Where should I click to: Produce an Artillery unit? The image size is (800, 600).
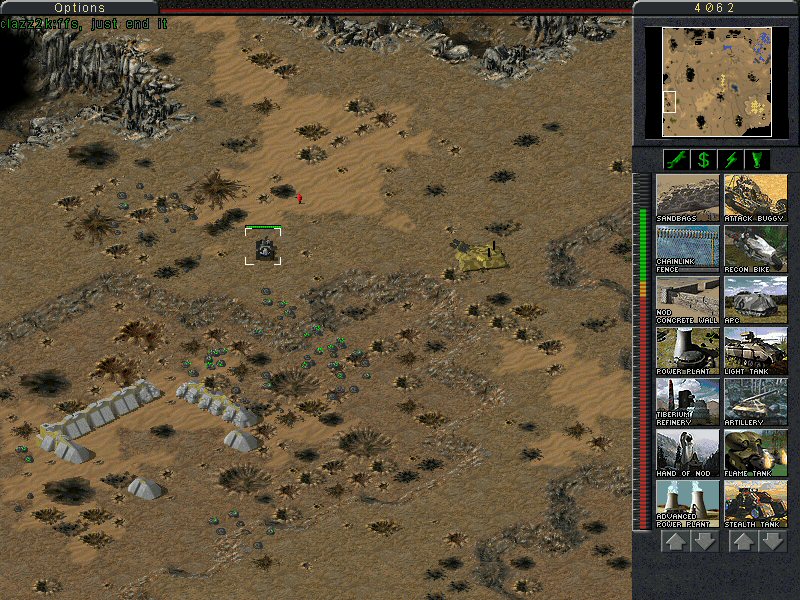(x=755, y=402)
